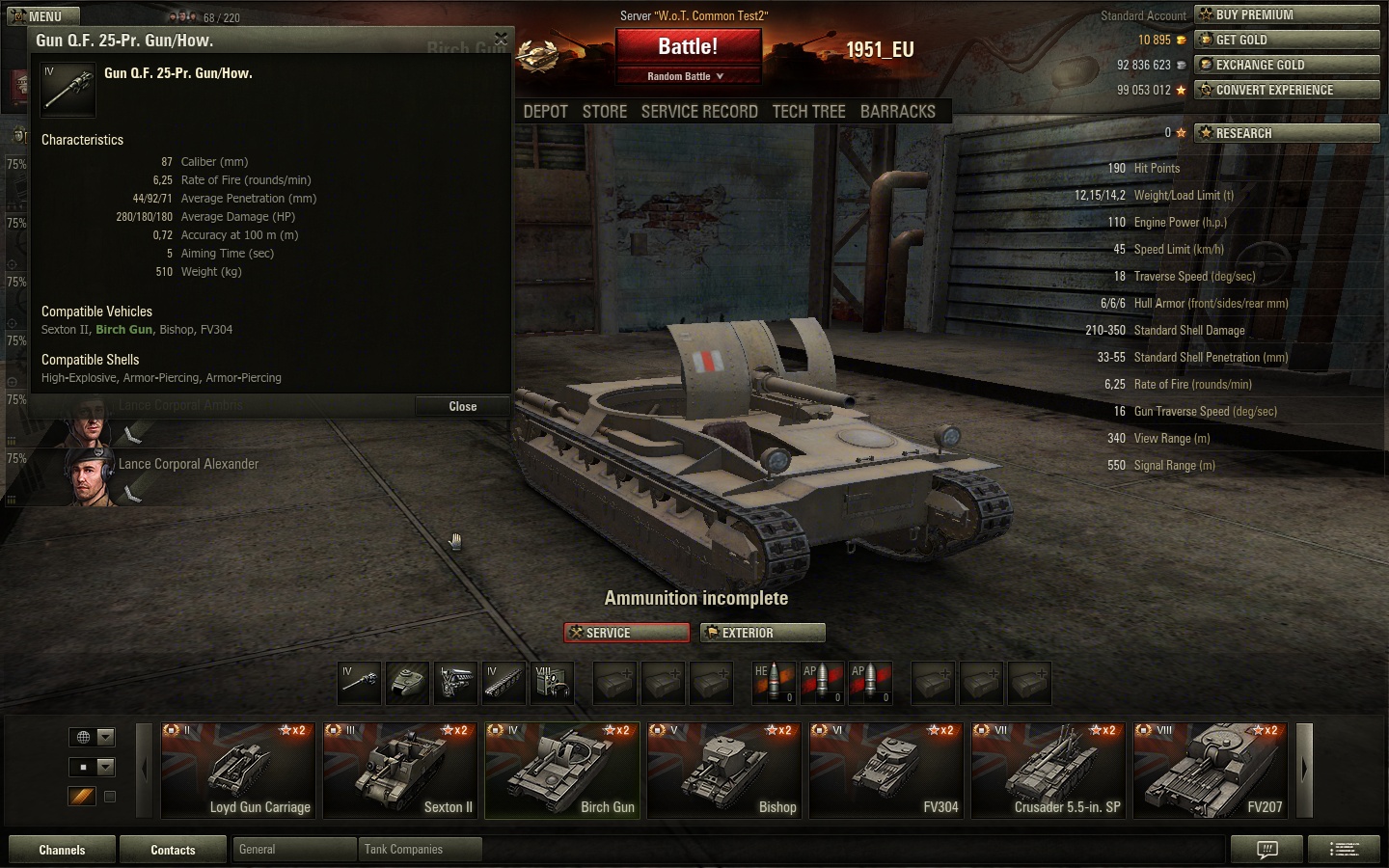Screen dimensions: 1389x868
Task: Open the Random Battle mode dropdown
Action: 686,76
